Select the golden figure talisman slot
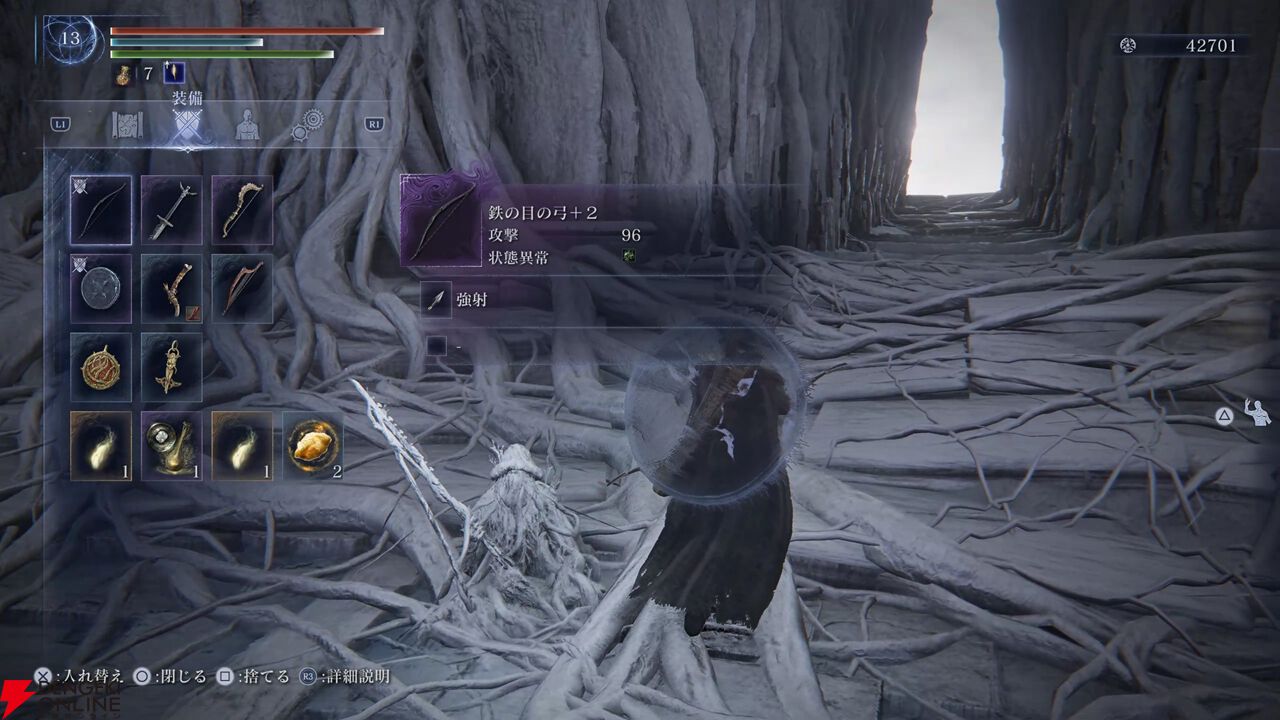Screen dimensions: 1280x720 coord(171,368)
